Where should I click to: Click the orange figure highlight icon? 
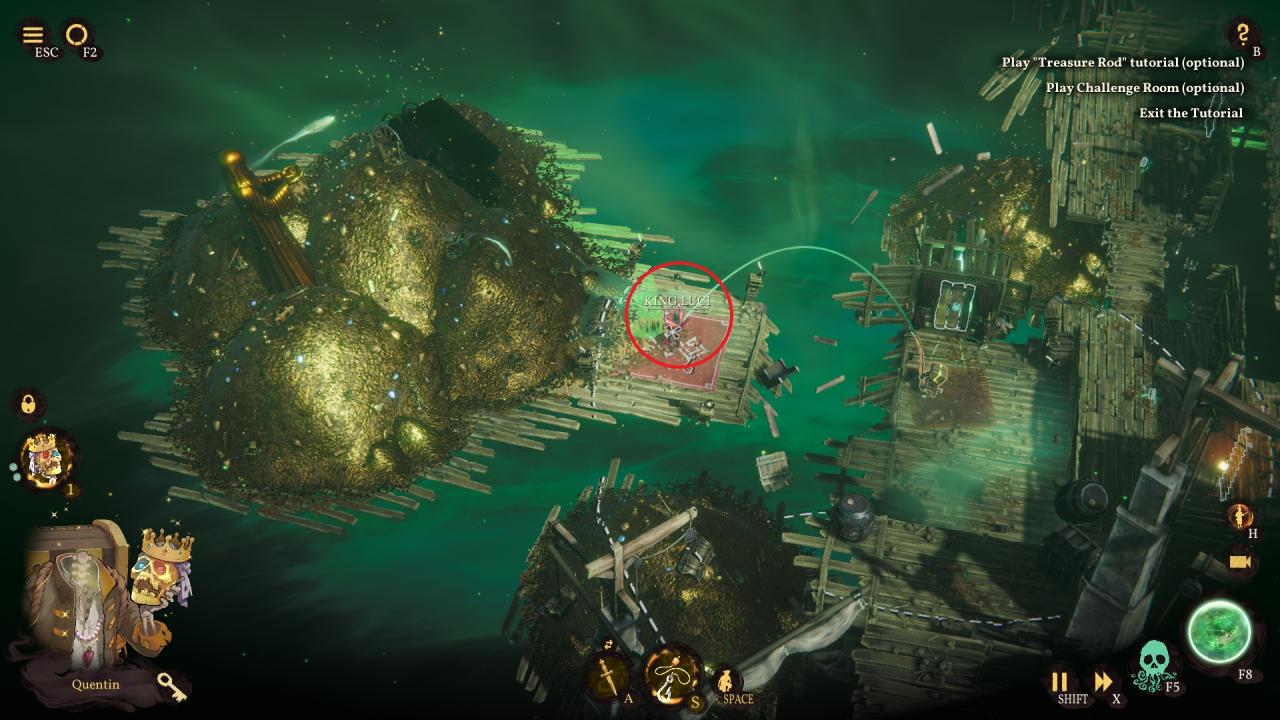pyautogui.click(x=1241, y=516)
